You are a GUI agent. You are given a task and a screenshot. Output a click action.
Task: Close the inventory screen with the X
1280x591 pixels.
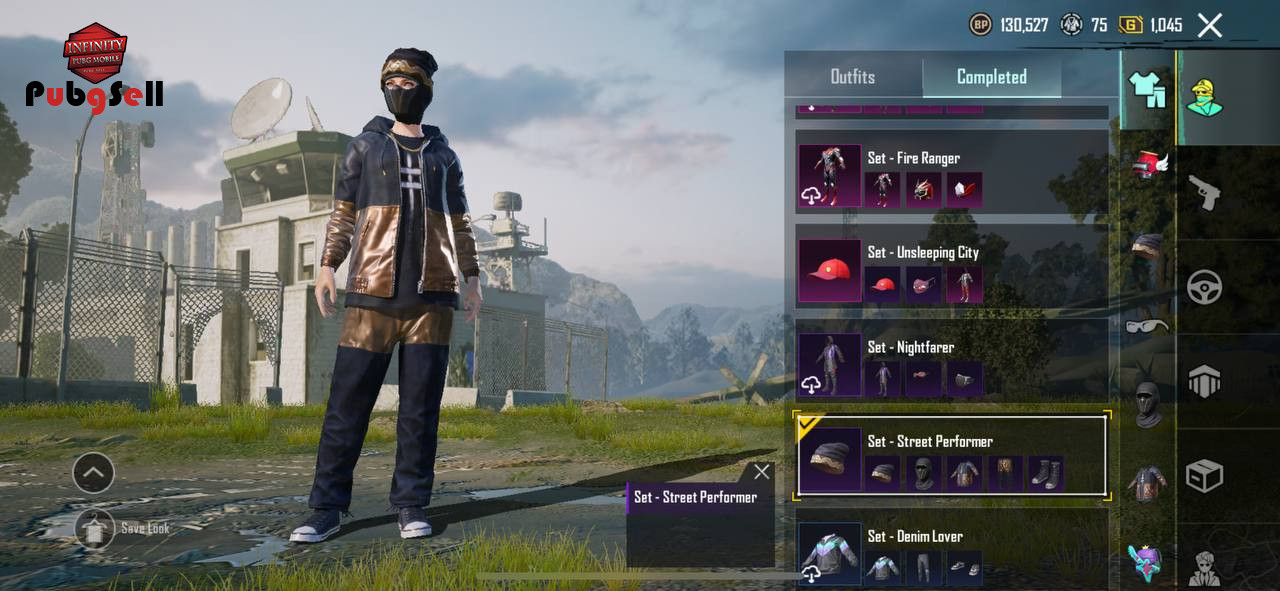coord(1210,26)
